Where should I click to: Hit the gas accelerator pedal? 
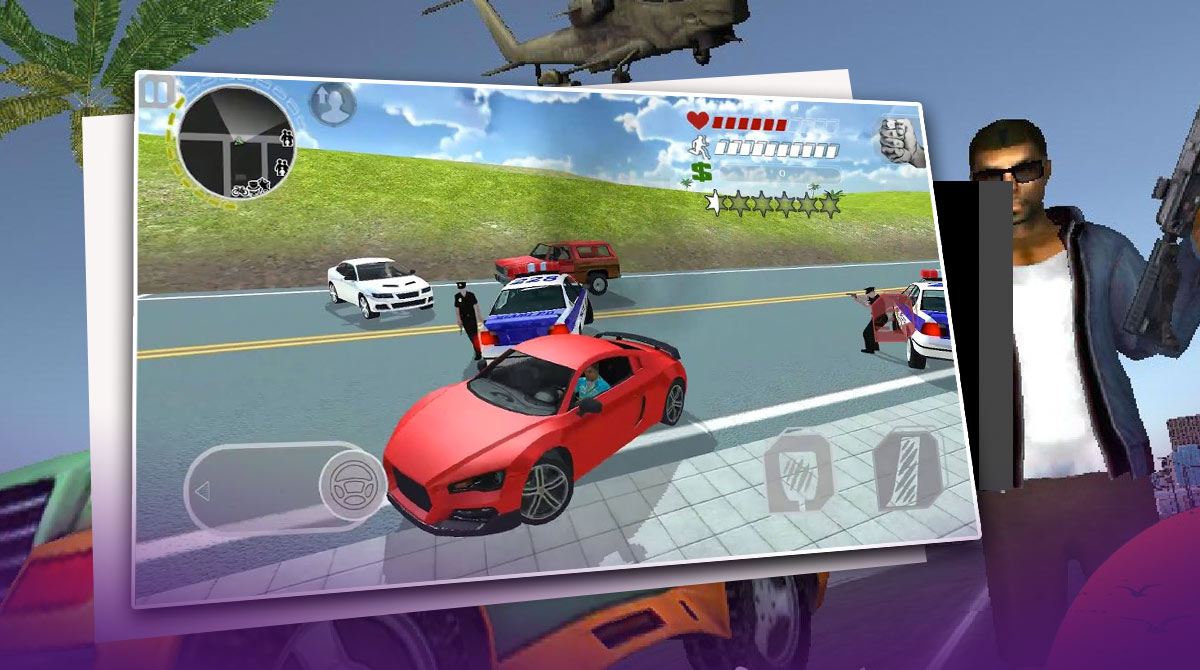pos(908,468)
